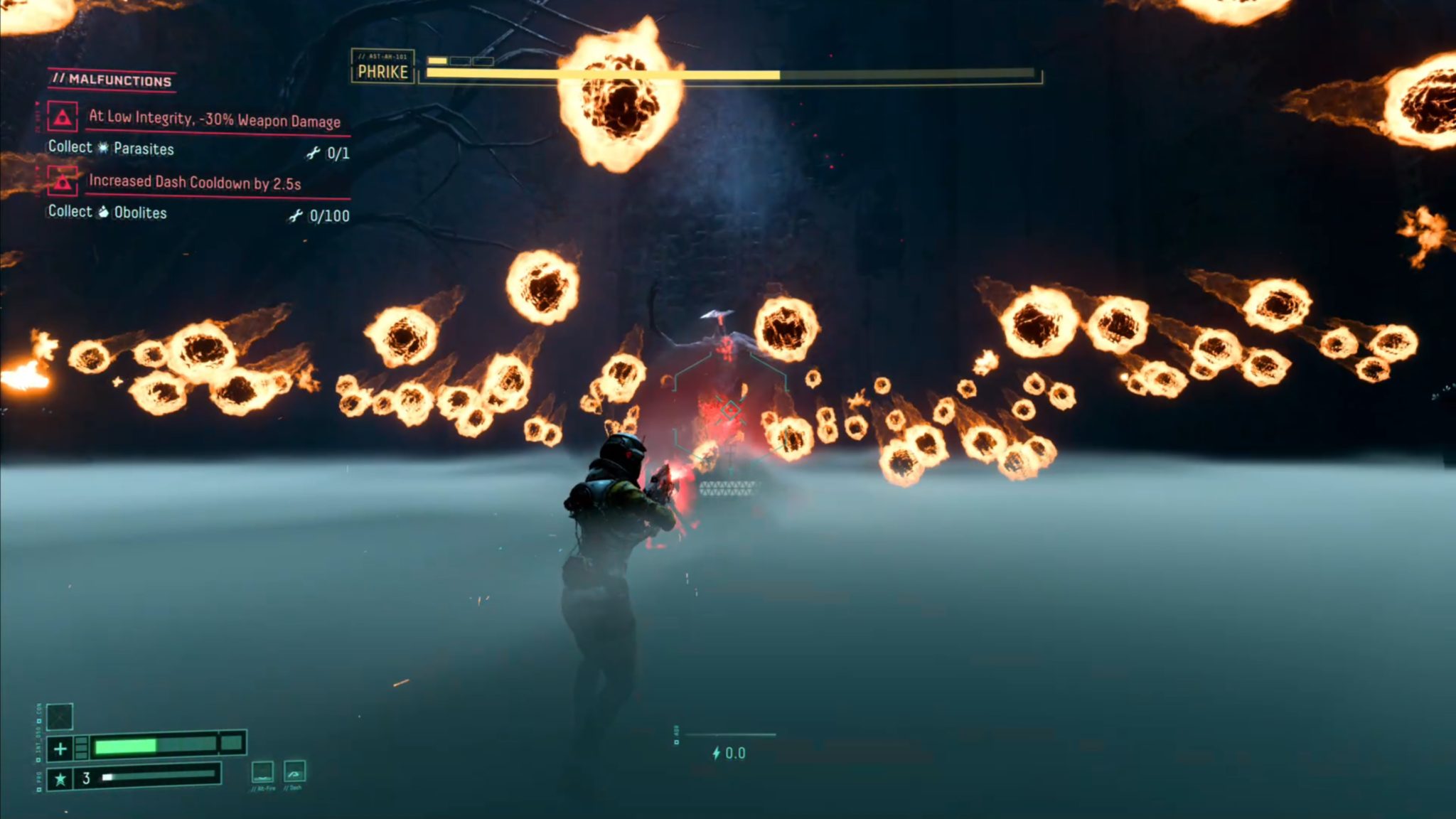This screenshot has width=1456, height=819.
Task: Click the red triangle malfunction warning icon
Action: pos(63,117)
